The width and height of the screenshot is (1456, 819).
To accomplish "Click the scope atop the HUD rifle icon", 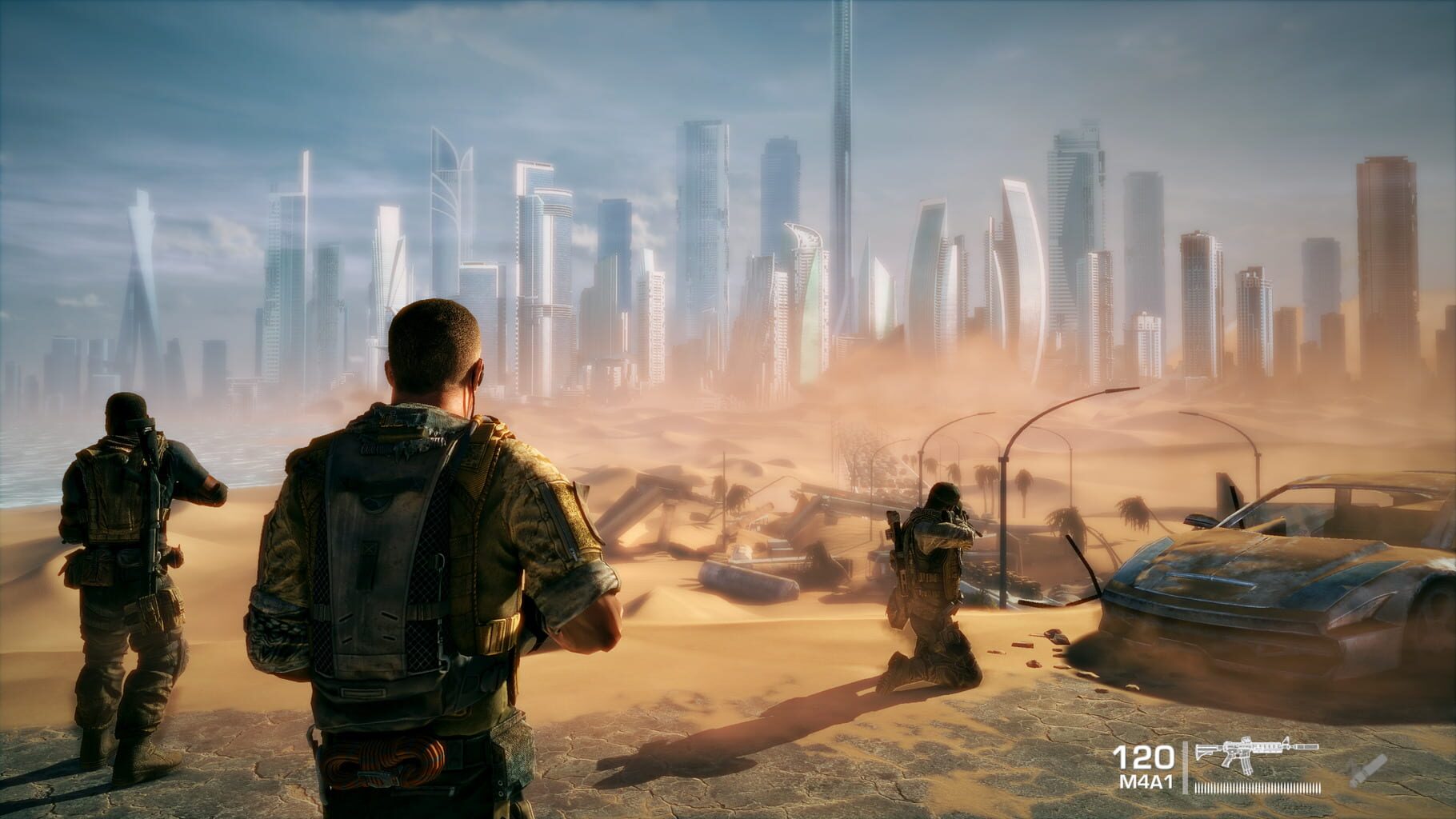I will (x=1246, y=740).
